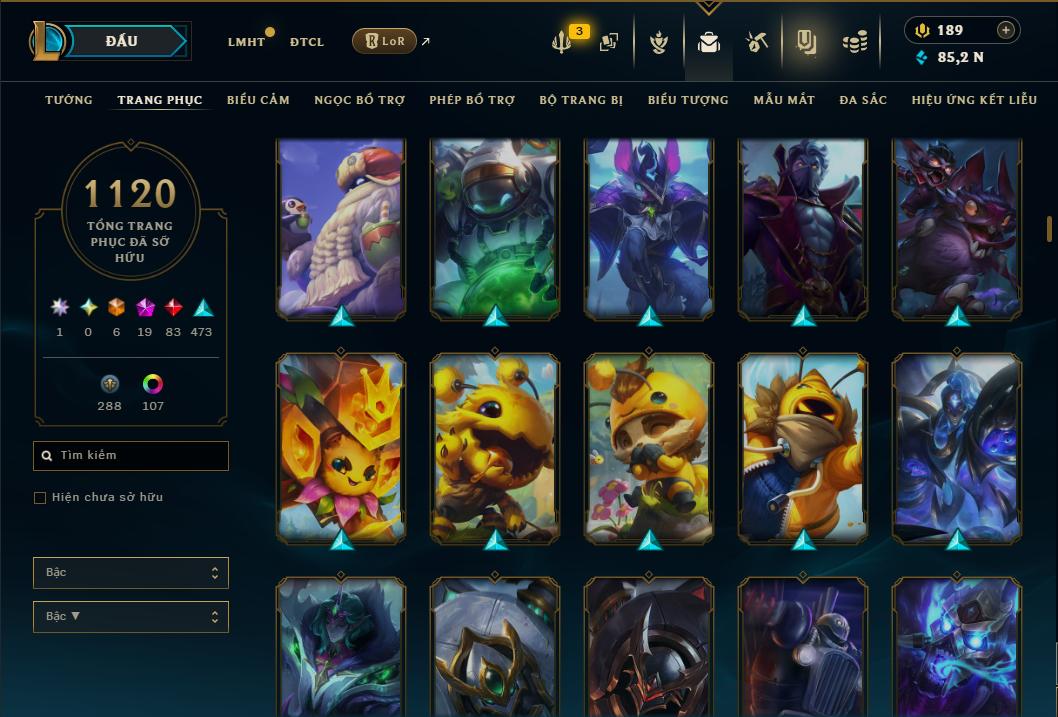Open the hammer crafting loot icon
The width and height of the screenshot is (1058, 717).
point(756,42)
